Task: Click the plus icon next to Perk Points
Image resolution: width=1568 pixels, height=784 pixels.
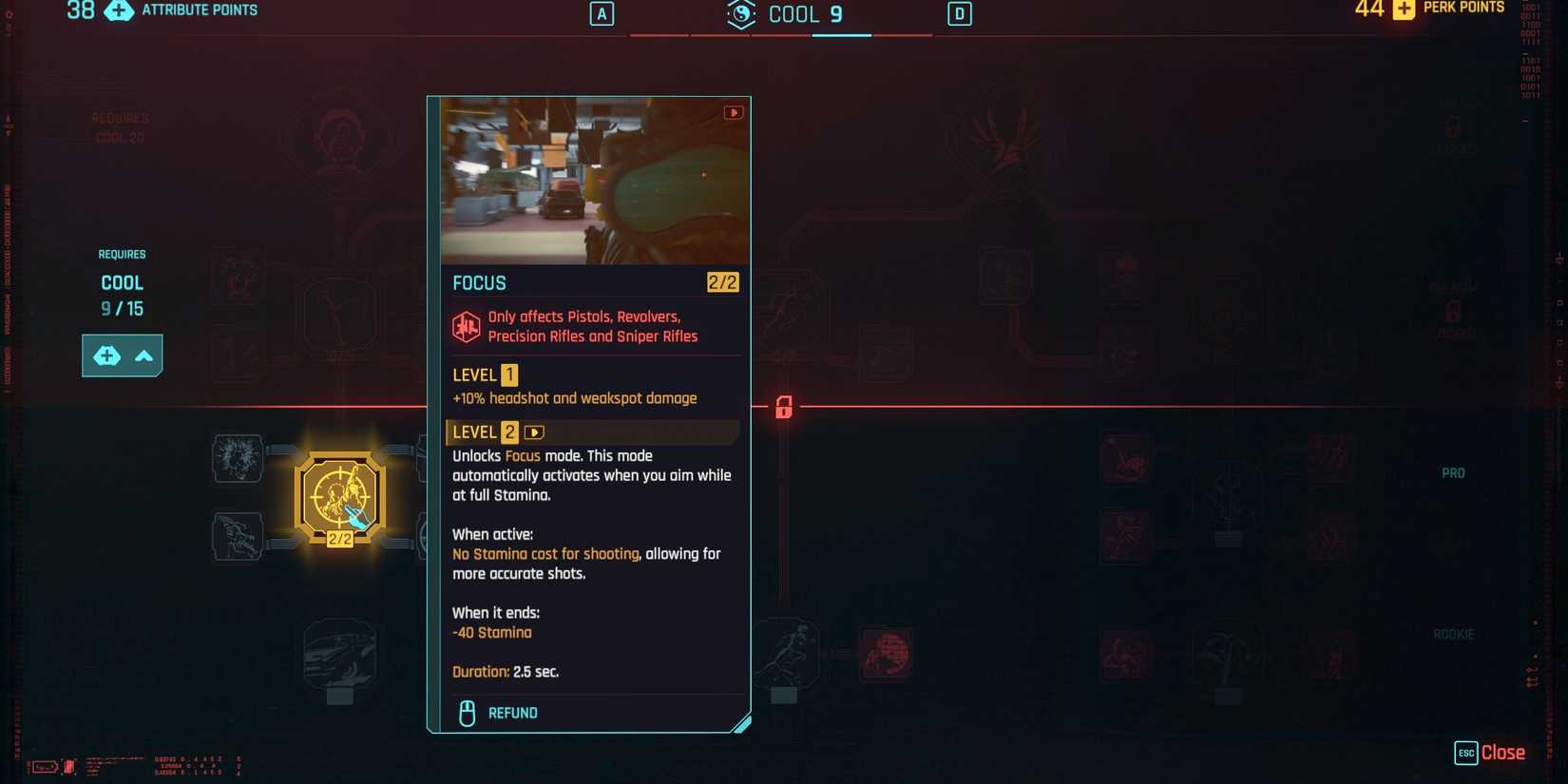Action: (1404, 9)
